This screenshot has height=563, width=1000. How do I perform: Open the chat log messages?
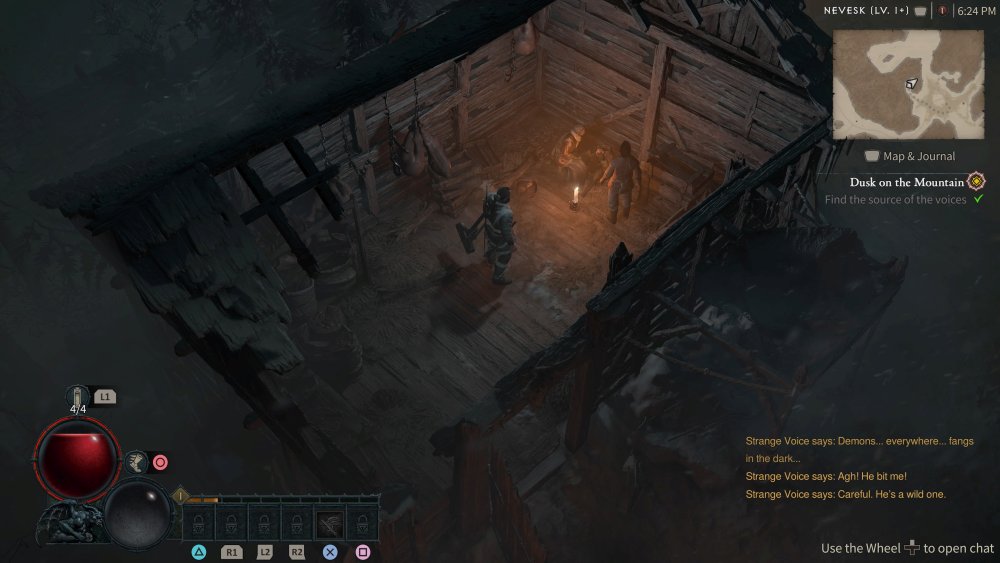[858, 467]
